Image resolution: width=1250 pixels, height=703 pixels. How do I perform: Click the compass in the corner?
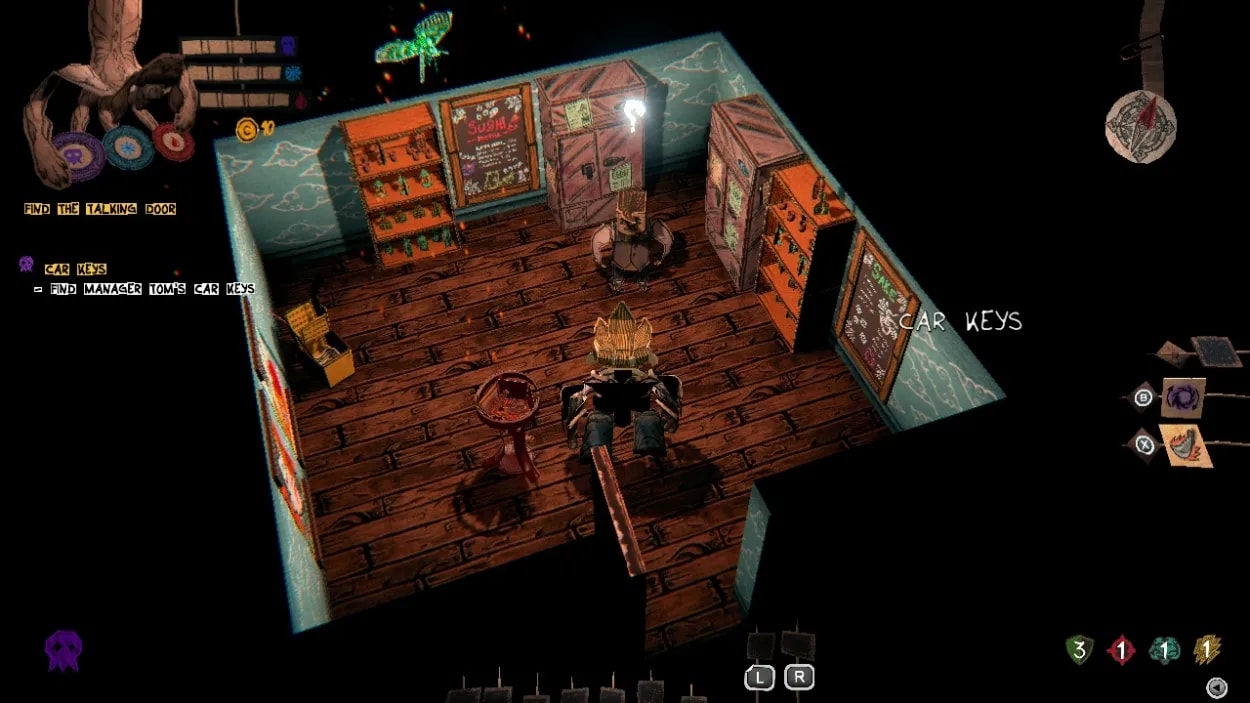point(1141,126)
